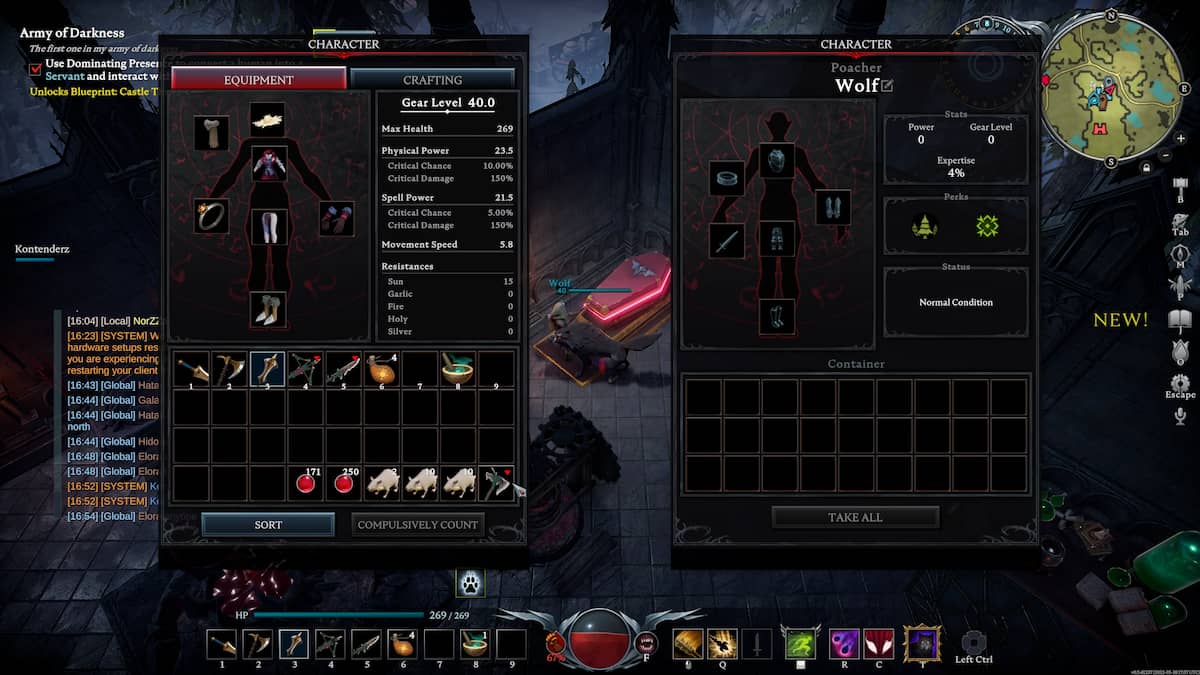Select the crossbow in inventory slot 4
The height and width of the screenshot is (675, 1200).
(307, 368)
